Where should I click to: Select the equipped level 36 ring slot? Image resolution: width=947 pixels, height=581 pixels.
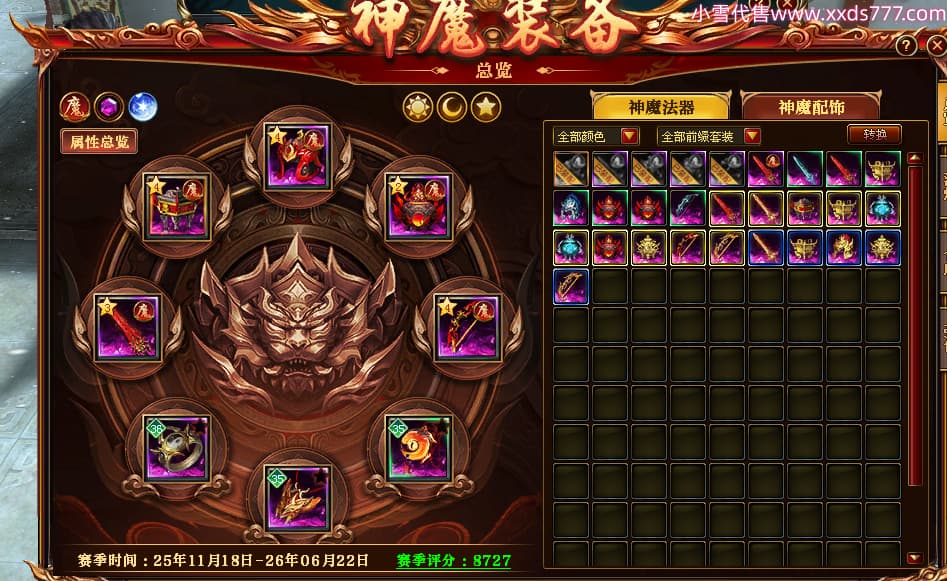click(176, 448)
